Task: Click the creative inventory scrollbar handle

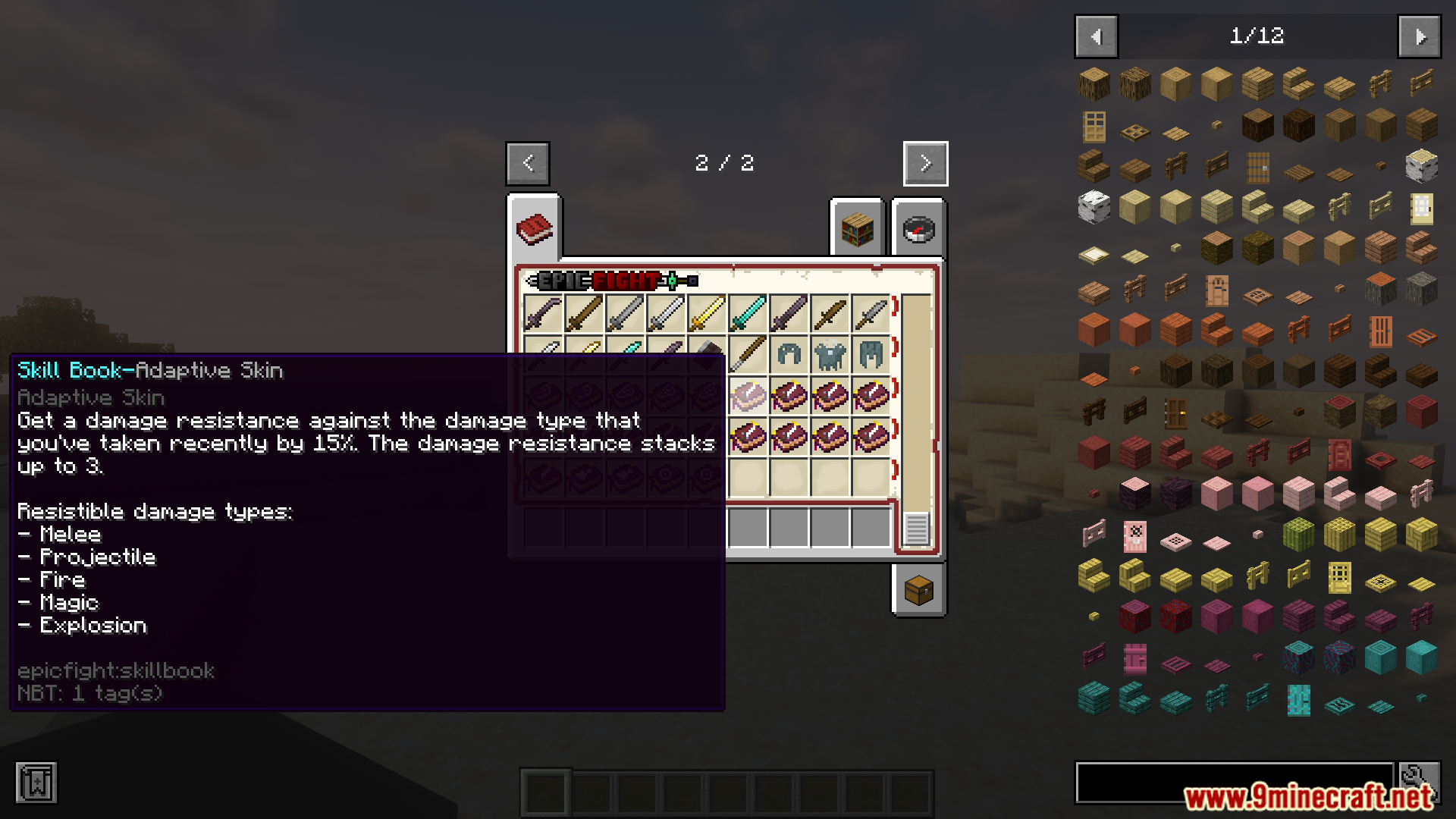Action: [x=916, y=528]
